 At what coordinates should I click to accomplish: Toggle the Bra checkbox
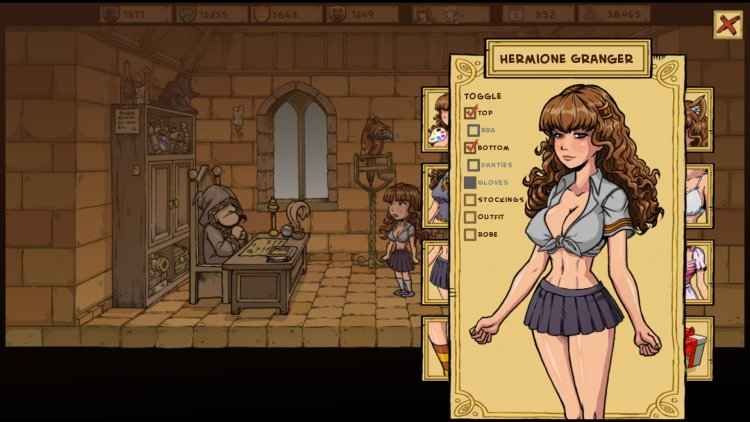(474, 130)
